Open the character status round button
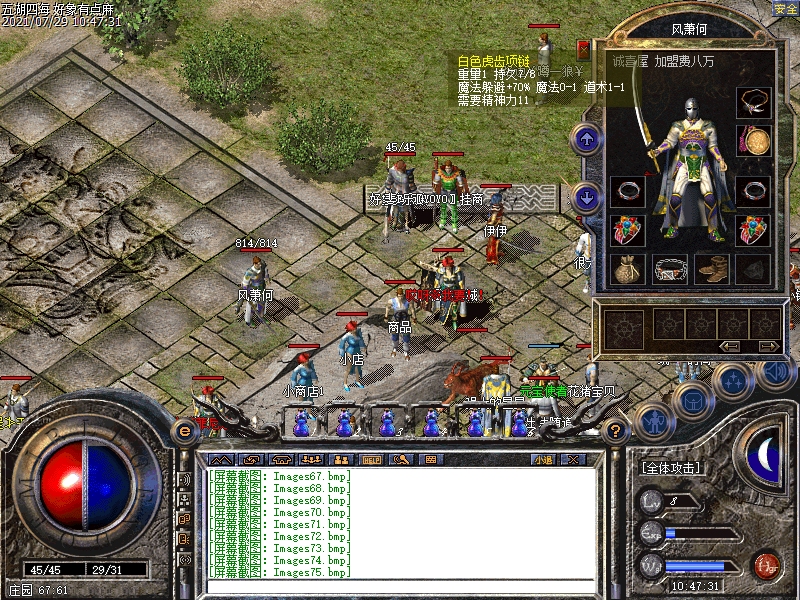 pos(650,421)
